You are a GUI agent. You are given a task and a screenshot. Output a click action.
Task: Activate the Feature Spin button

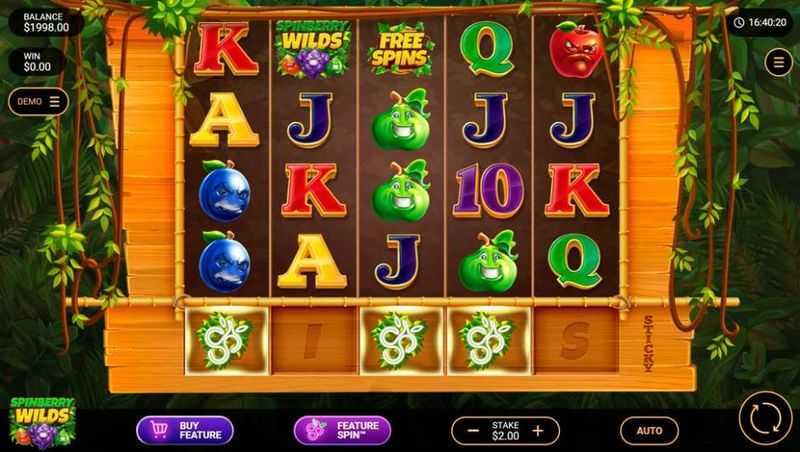(342, 430)
